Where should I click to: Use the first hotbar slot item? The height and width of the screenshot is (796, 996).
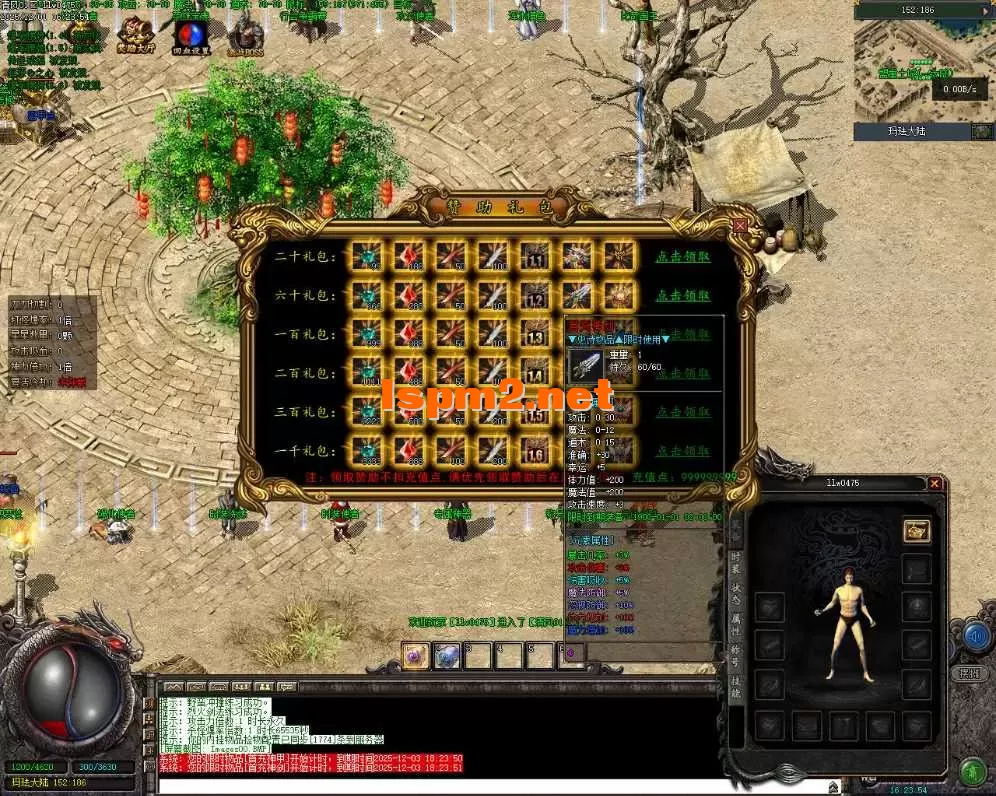[x=415, y=654]
